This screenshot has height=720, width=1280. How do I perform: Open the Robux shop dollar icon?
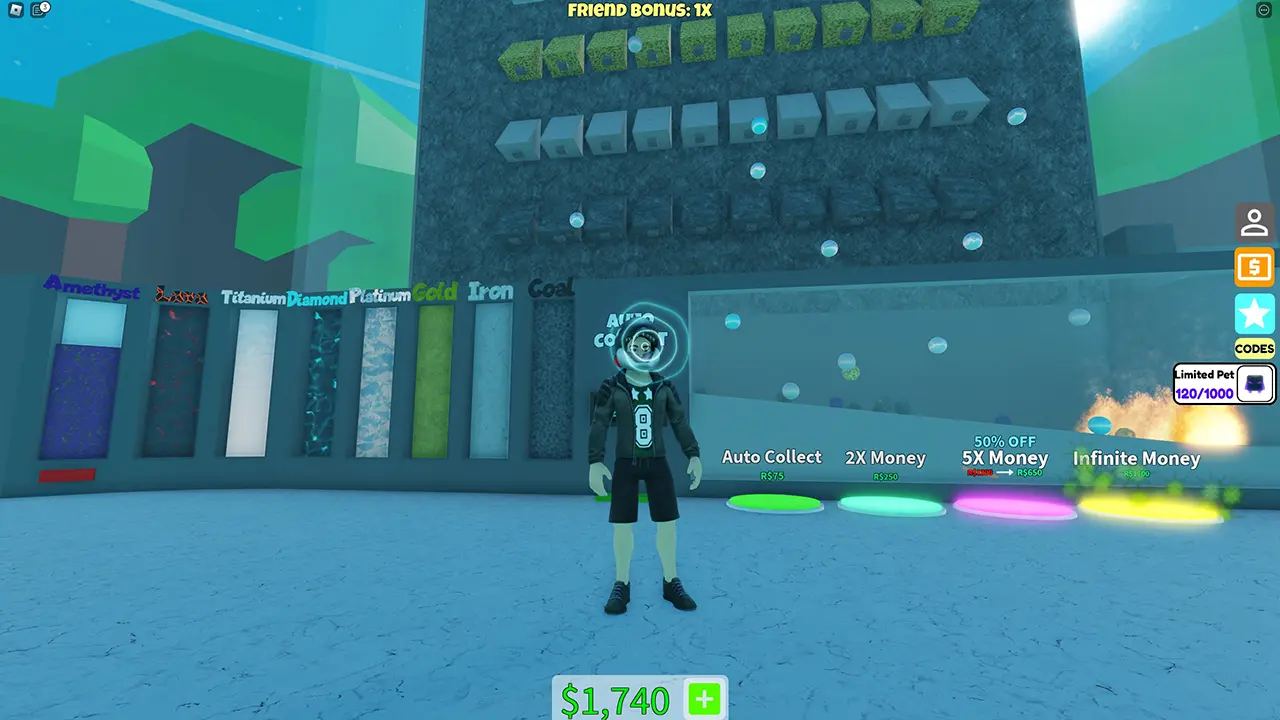pos(1254,267)
